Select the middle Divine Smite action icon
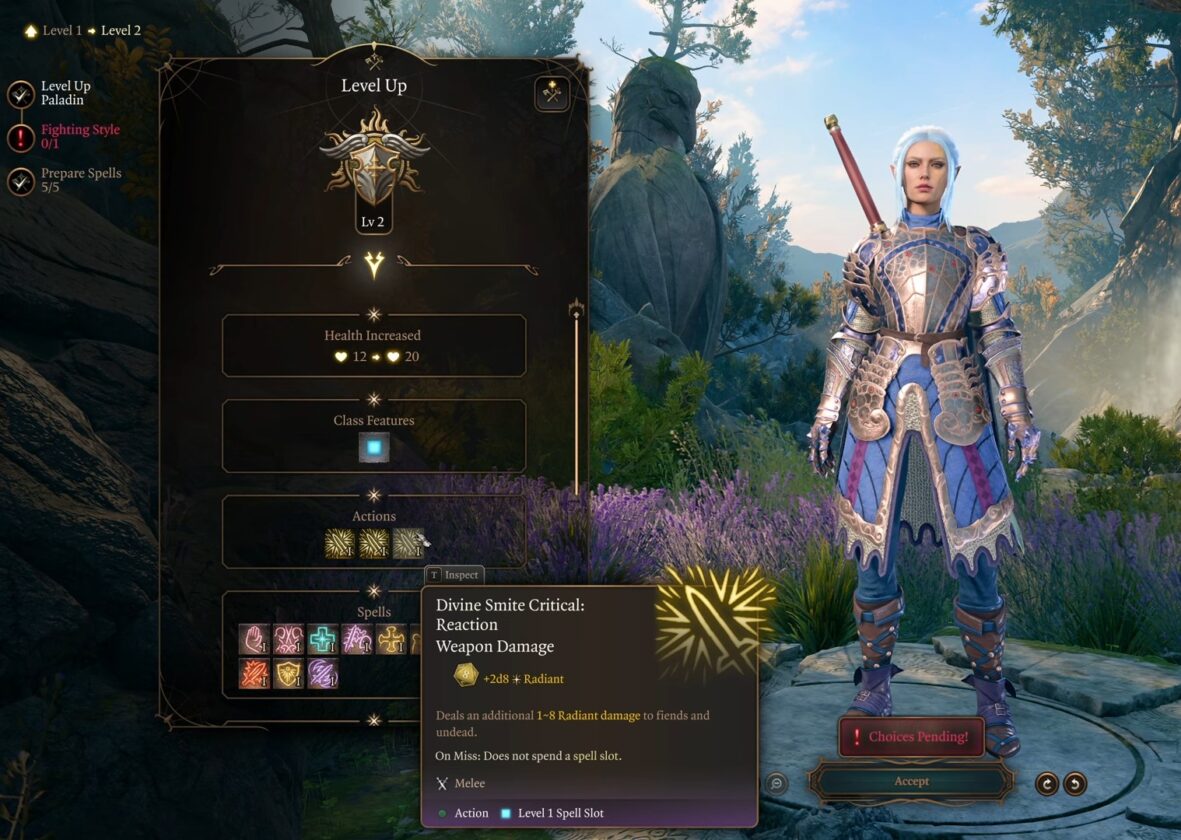The image size is (1181, 840). click(374, 543)
